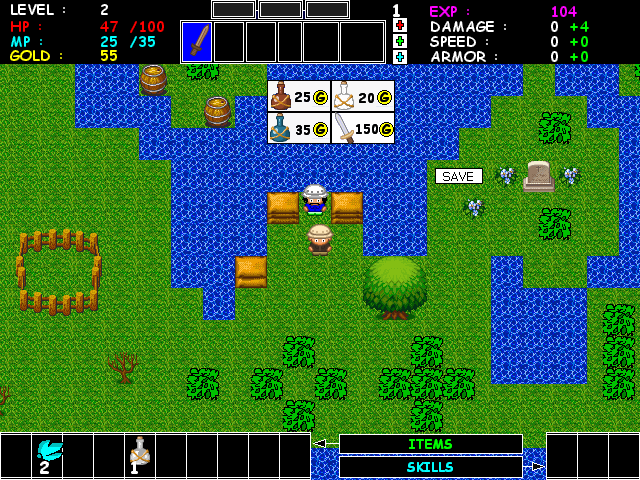Click the SAVE button
This screenshot has height=480, width=640.
[458, 176]
